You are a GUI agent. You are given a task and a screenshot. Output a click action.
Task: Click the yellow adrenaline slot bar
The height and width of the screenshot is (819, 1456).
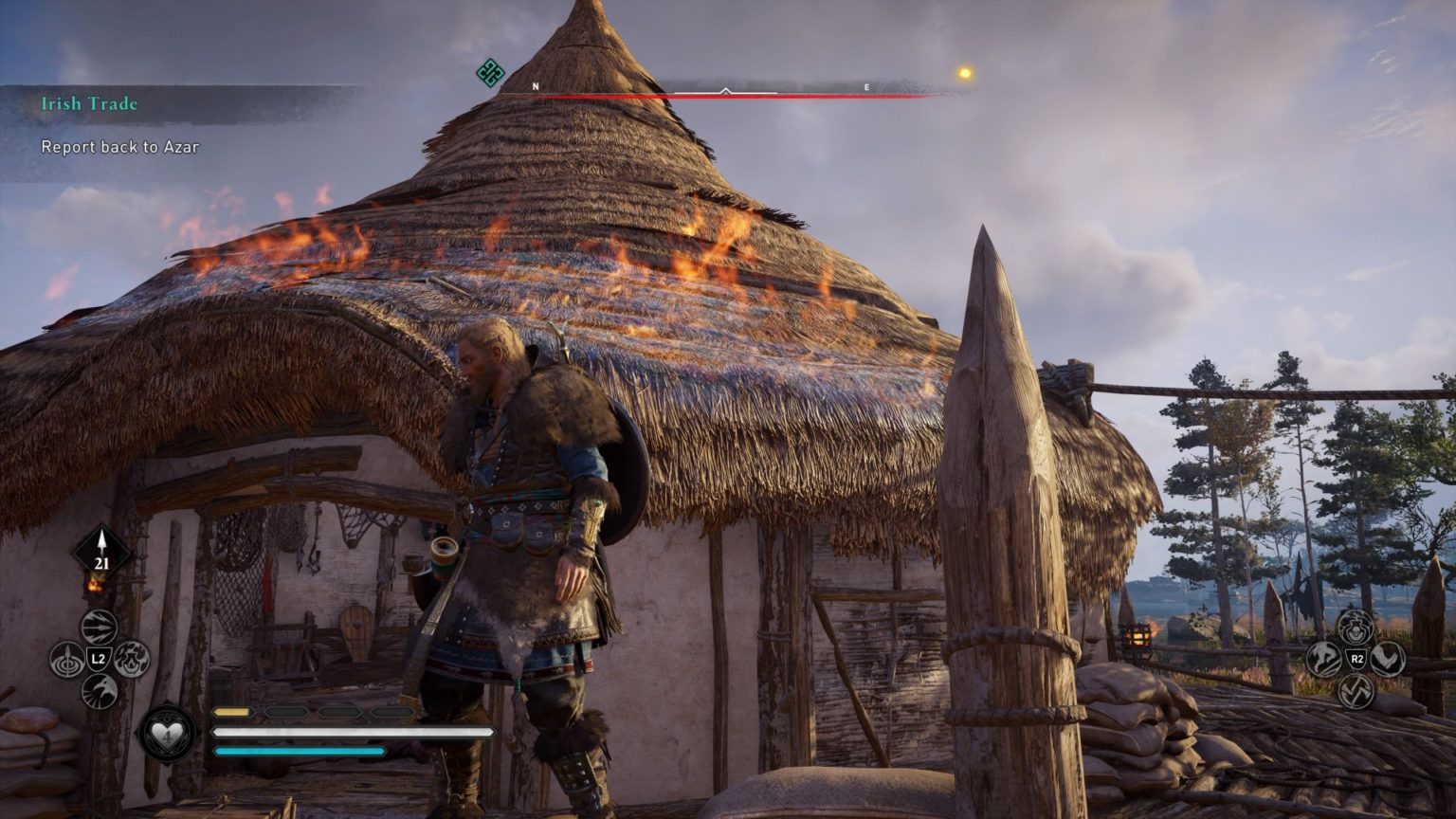coord(233,709)
